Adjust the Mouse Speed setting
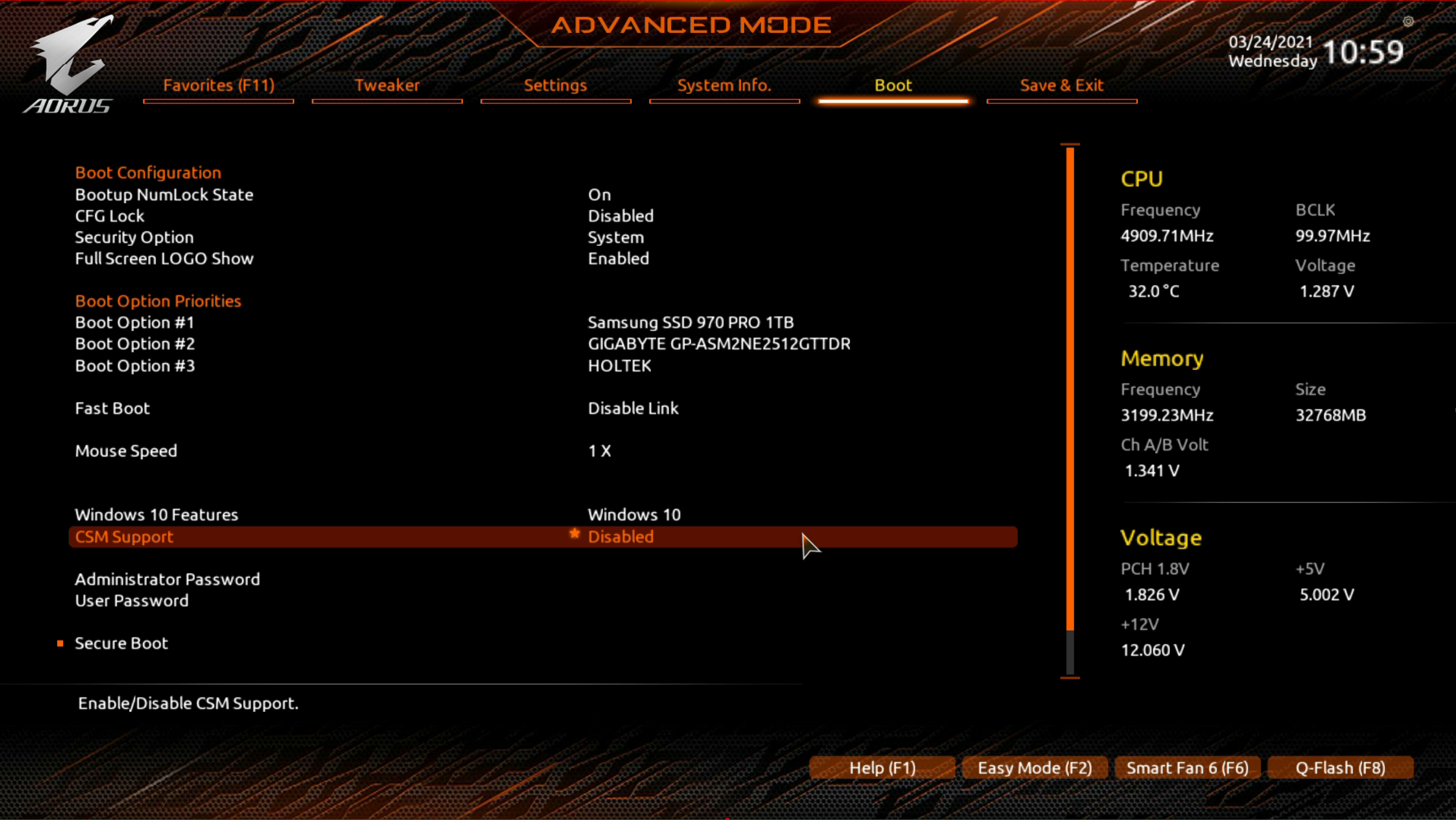The height and width of the screenshot is (820, 1456). point(126,451)
